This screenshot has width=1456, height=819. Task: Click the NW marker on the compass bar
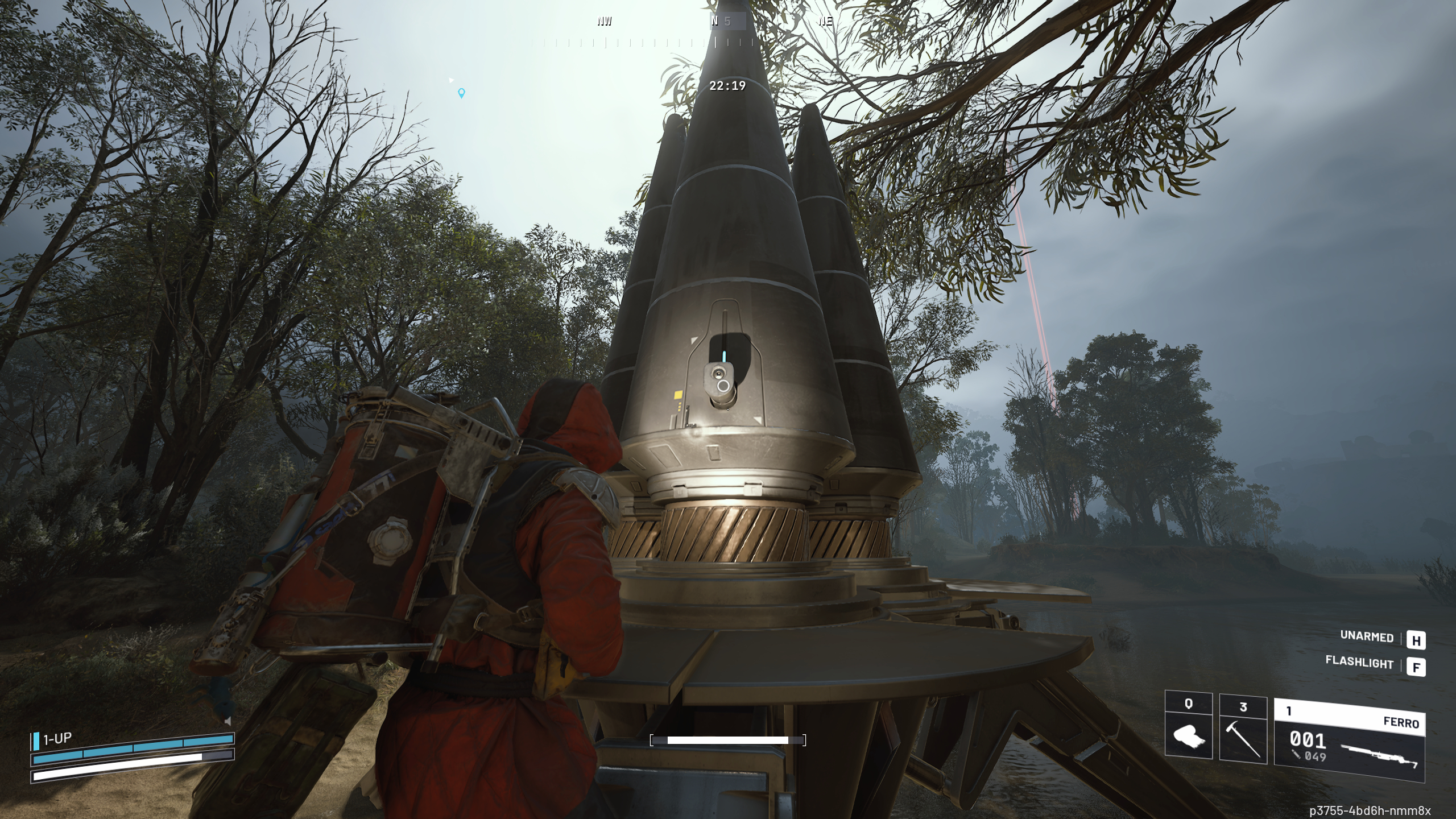pyautogui.click(x=605, y=22)
